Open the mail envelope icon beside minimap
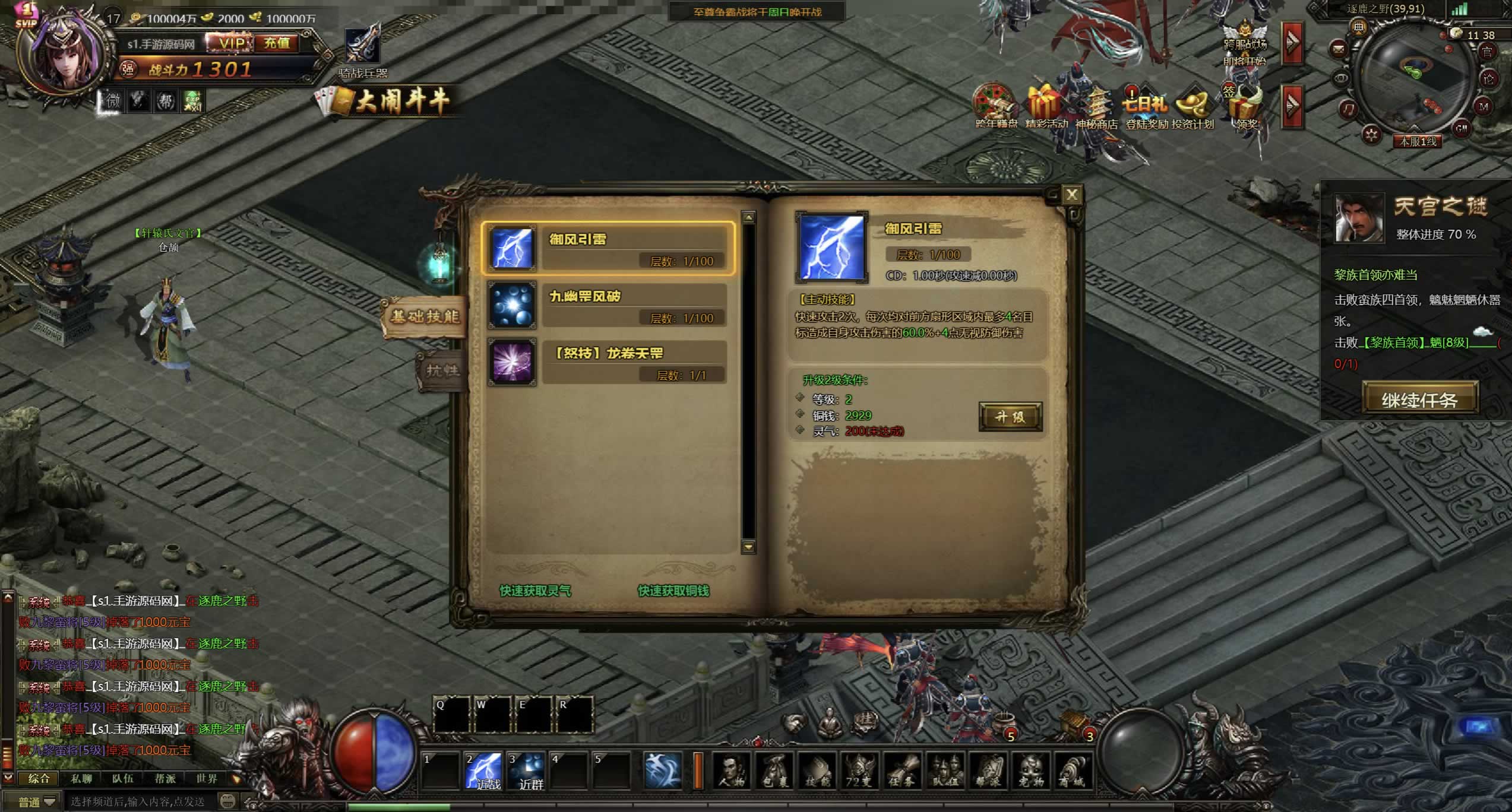Viewport: 1512px width, 812px height. (x=1338, y=48)
